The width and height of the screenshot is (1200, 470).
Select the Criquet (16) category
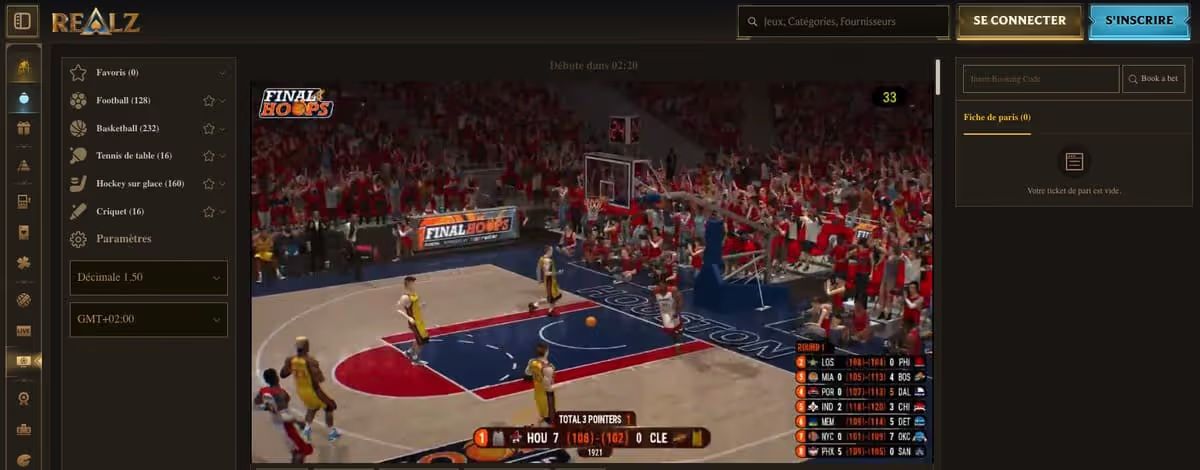pos(120,211)
